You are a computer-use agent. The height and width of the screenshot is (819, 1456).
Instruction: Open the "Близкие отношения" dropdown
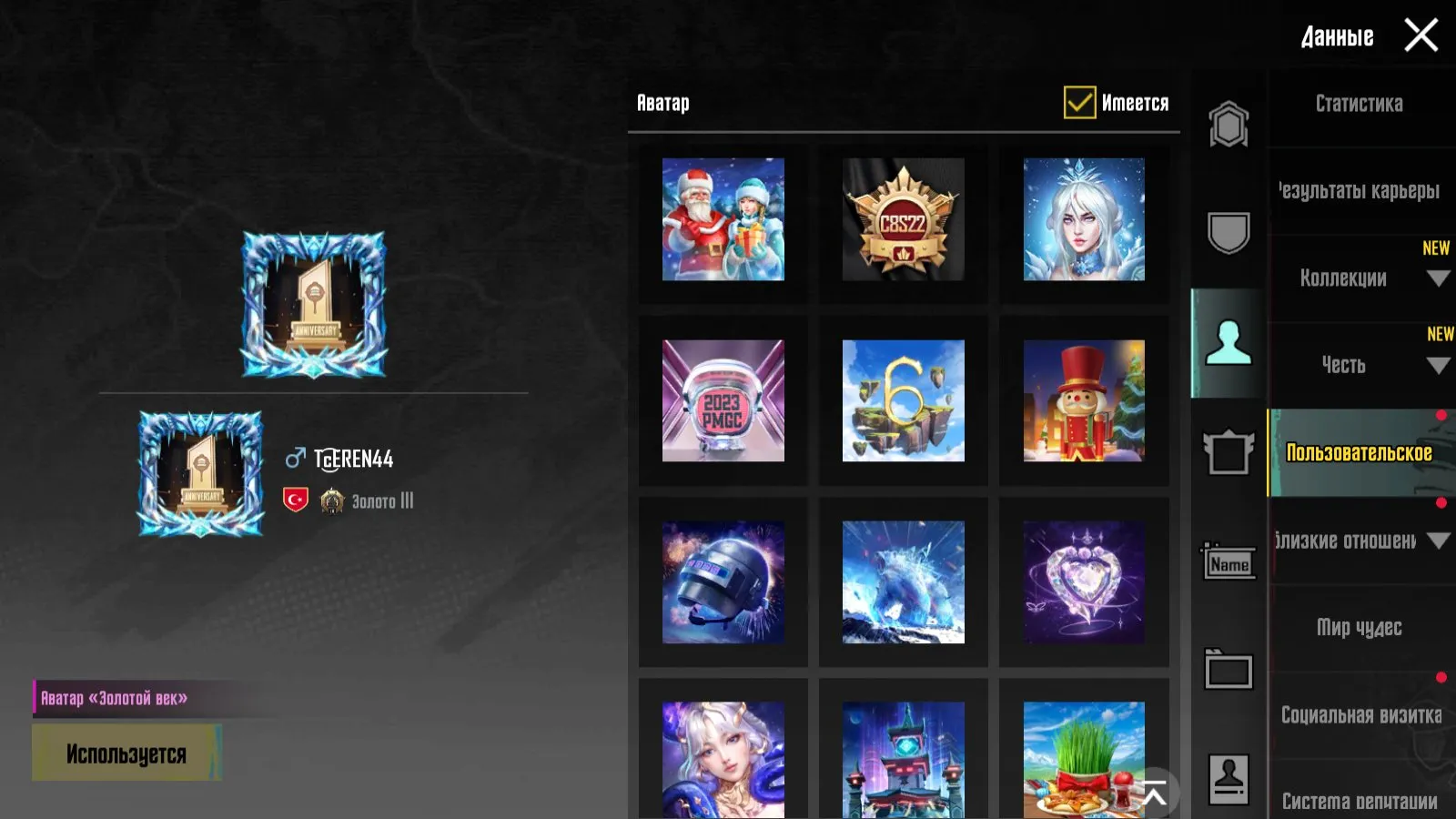click(1438, 540)
